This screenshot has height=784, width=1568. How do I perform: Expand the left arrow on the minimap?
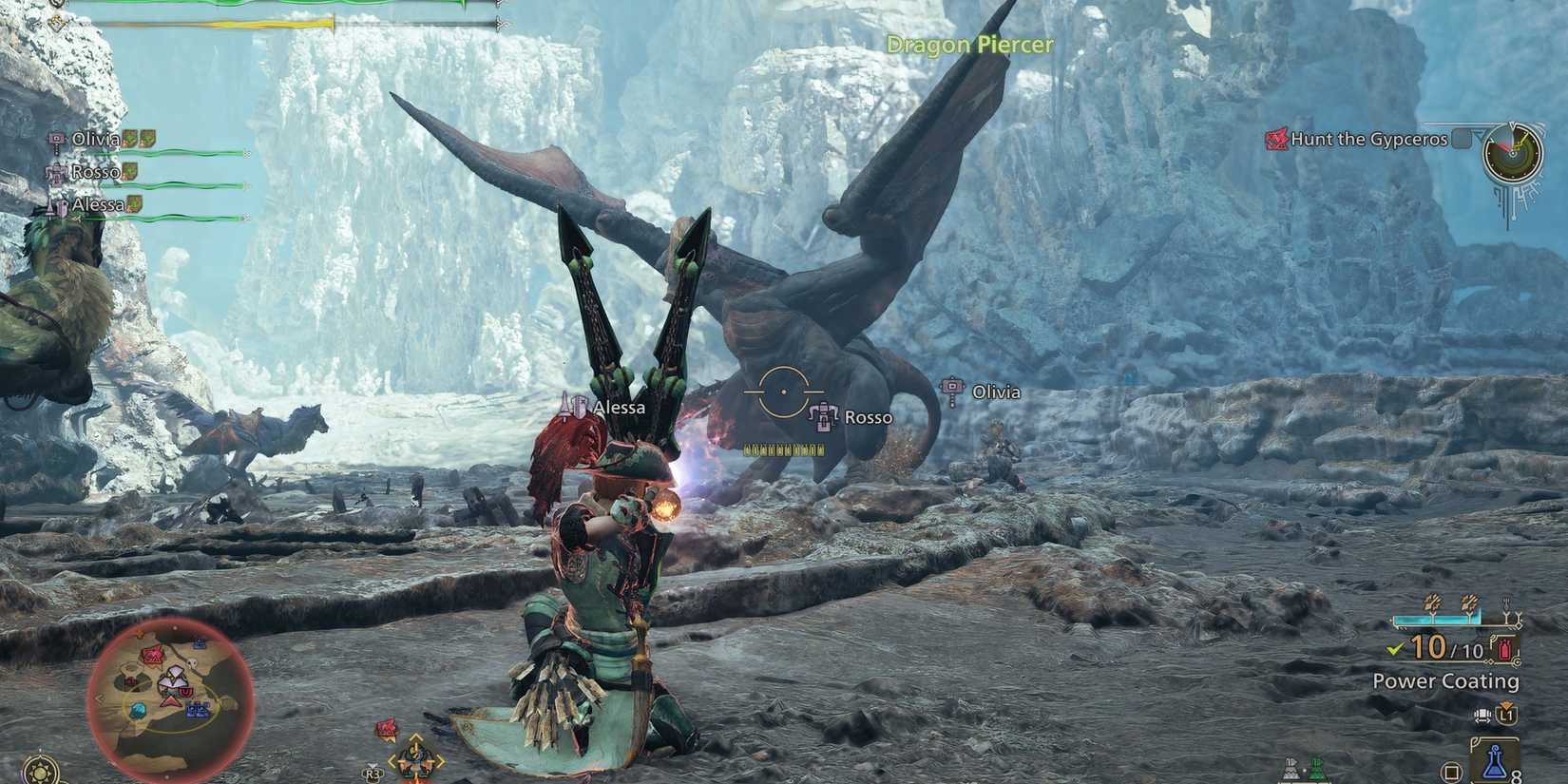pyautogui.click(x=100, y=698)
